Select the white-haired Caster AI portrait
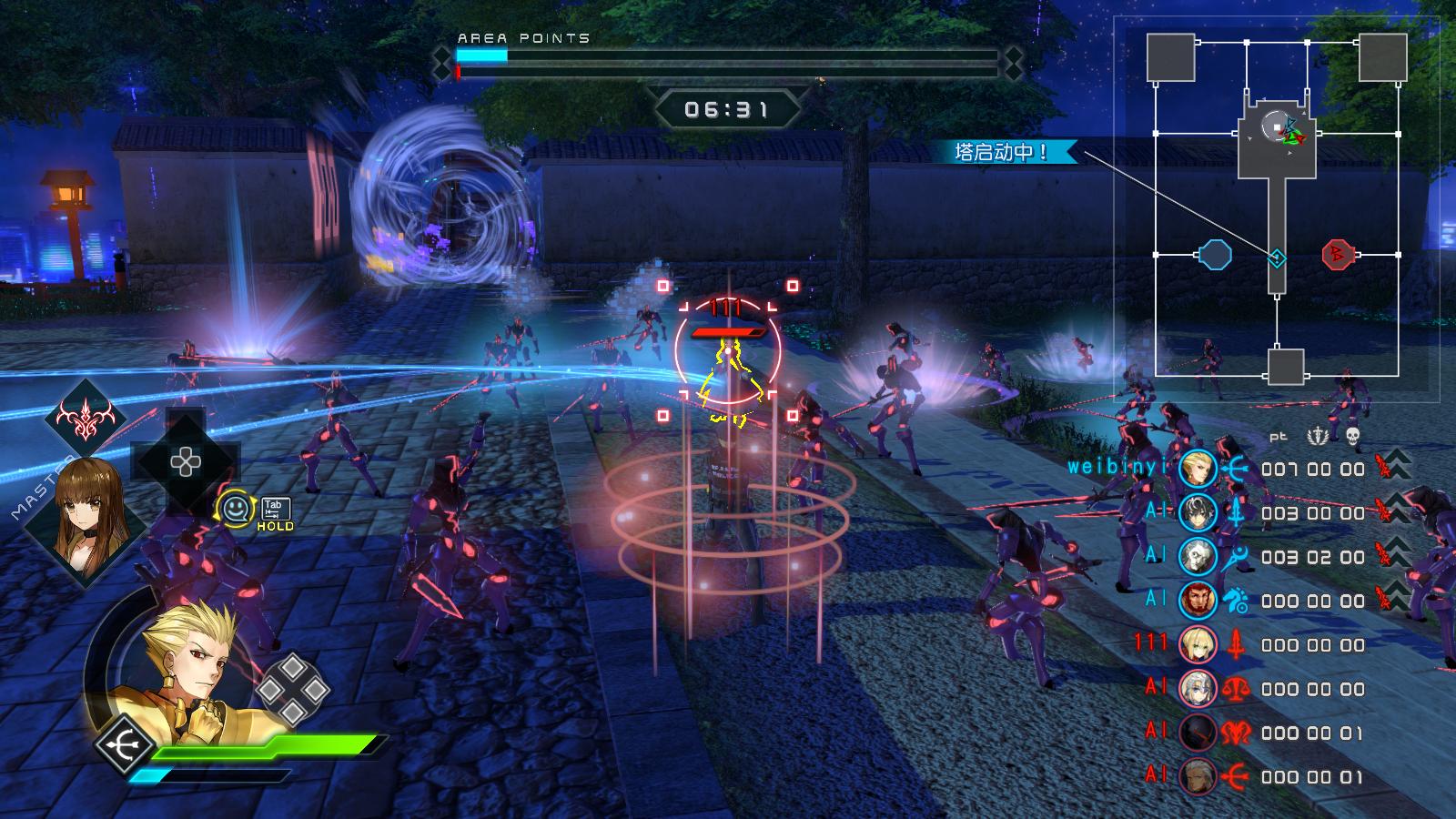1456x819 pixels. 1198,557
